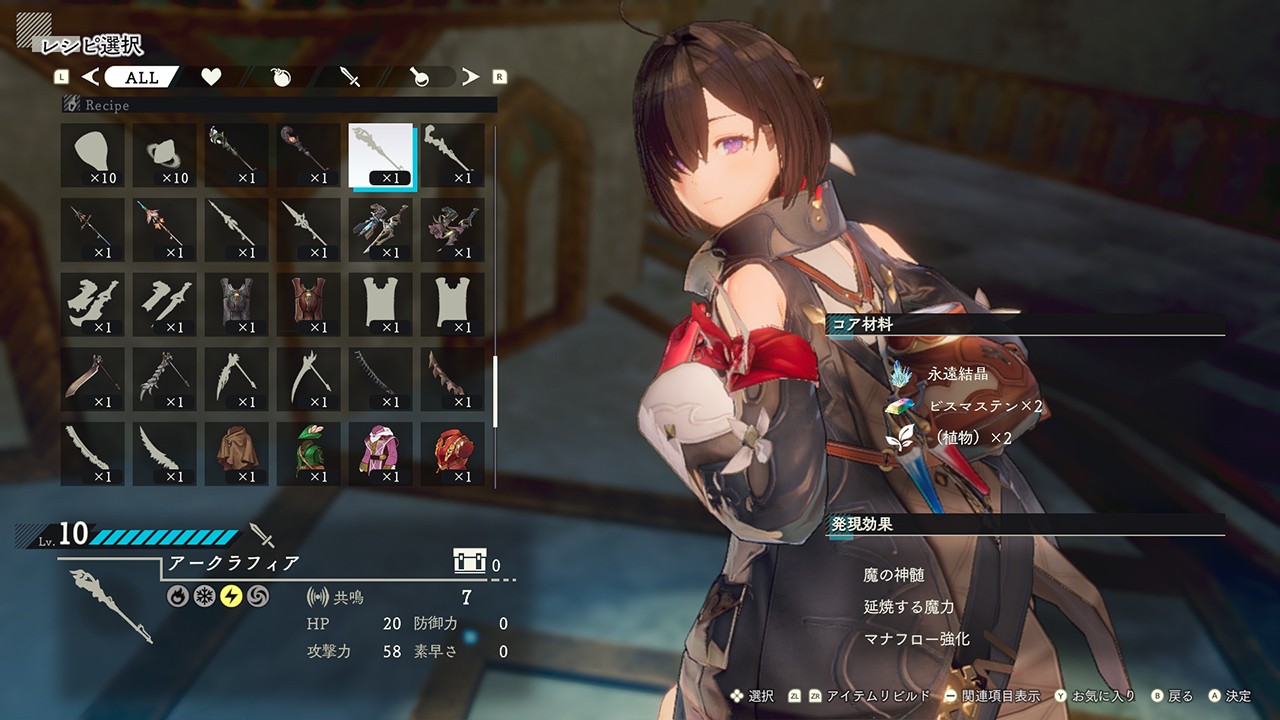This screenshot has height=720, width=1280.
Task: Switch to the ALL recipe tab
Action: click(x=139, y=77)
